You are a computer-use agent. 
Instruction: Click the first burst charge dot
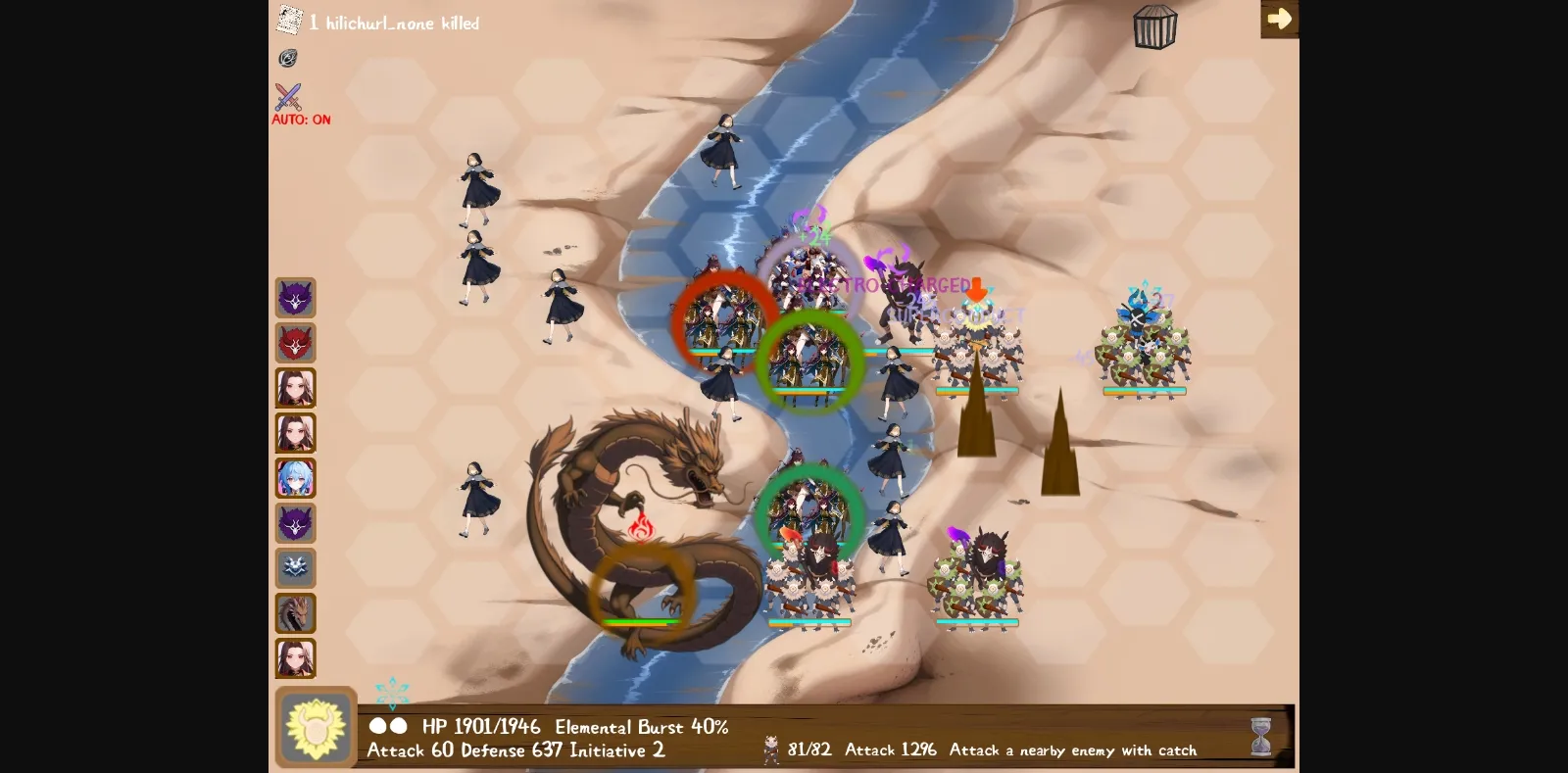click(375, 727)
